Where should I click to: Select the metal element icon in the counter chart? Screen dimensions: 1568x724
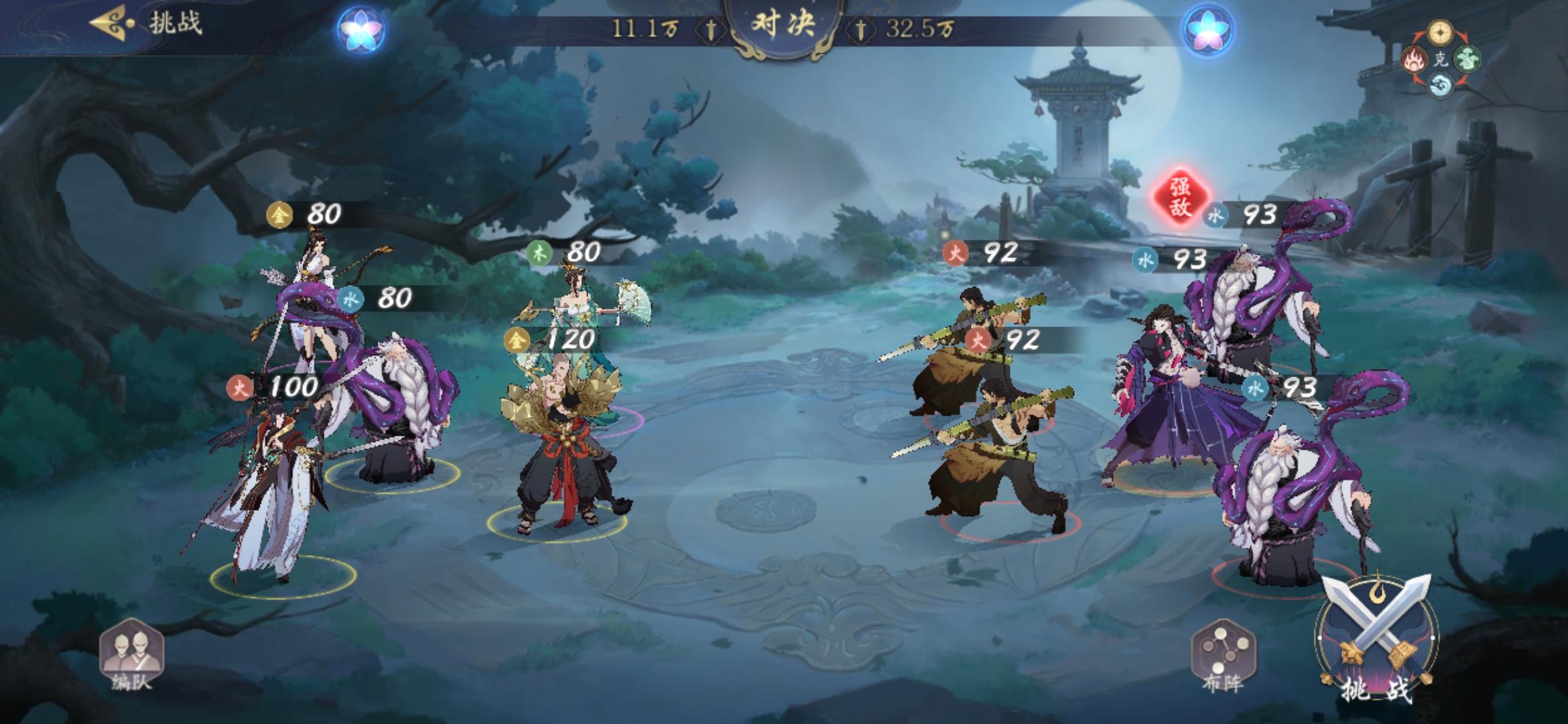1439,32
